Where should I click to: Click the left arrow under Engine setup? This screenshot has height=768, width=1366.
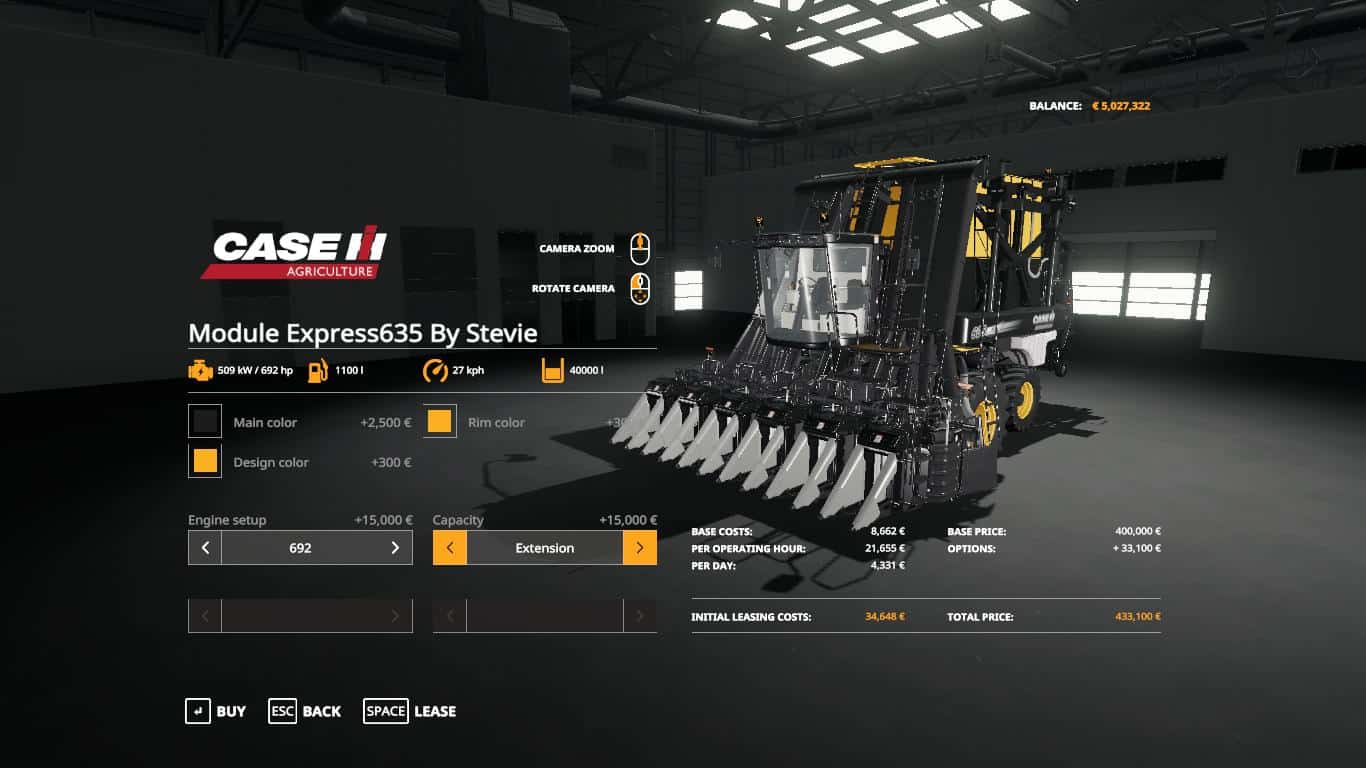[203, 548]
